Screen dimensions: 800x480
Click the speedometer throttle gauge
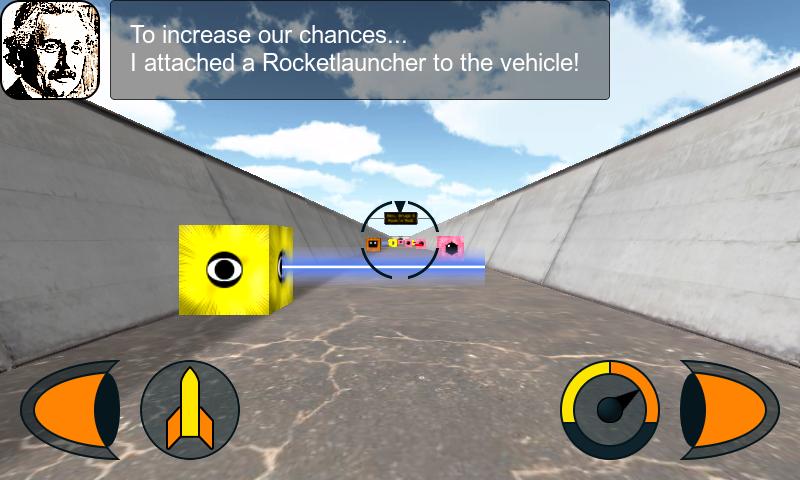click(x=610, y=409)
